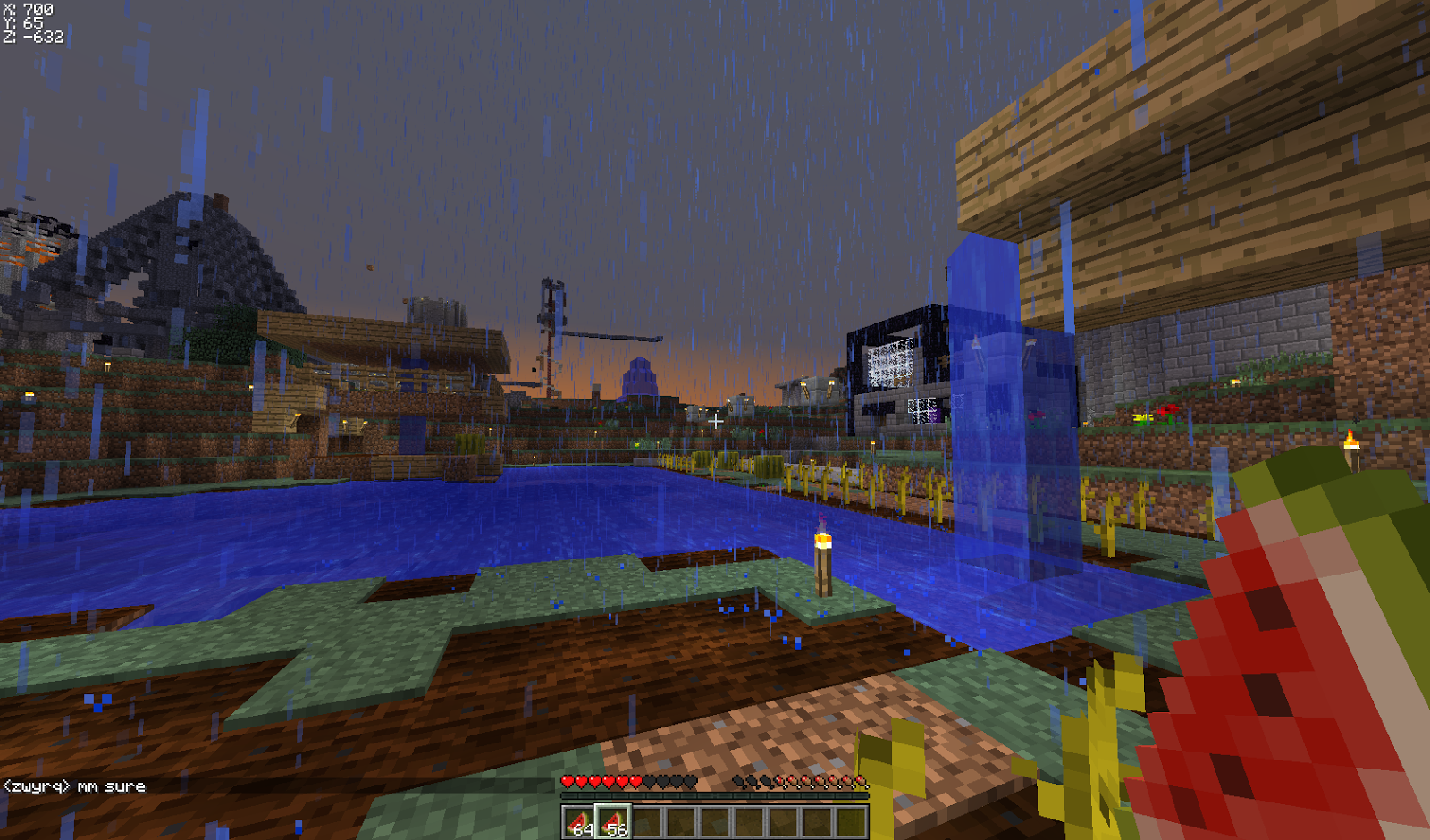Click the rightmost drumstick hunger icon
This screenshot has height=840, width=1430.
[859, 782]
